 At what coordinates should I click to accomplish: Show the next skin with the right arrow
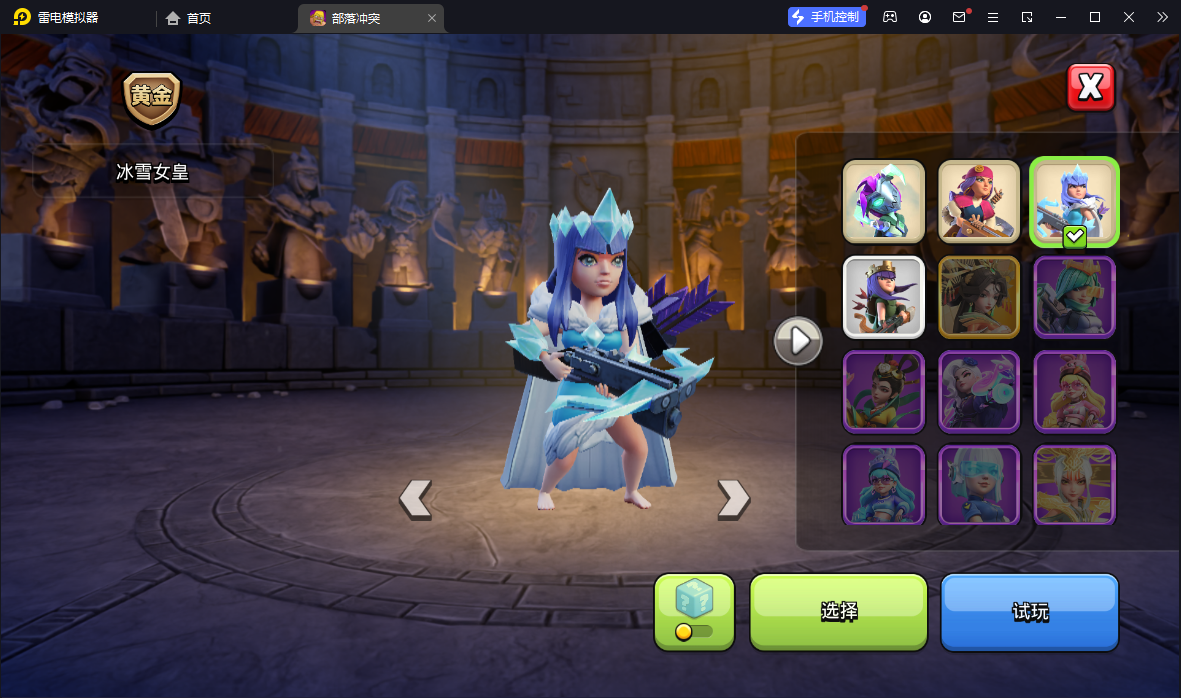(733, 497)
